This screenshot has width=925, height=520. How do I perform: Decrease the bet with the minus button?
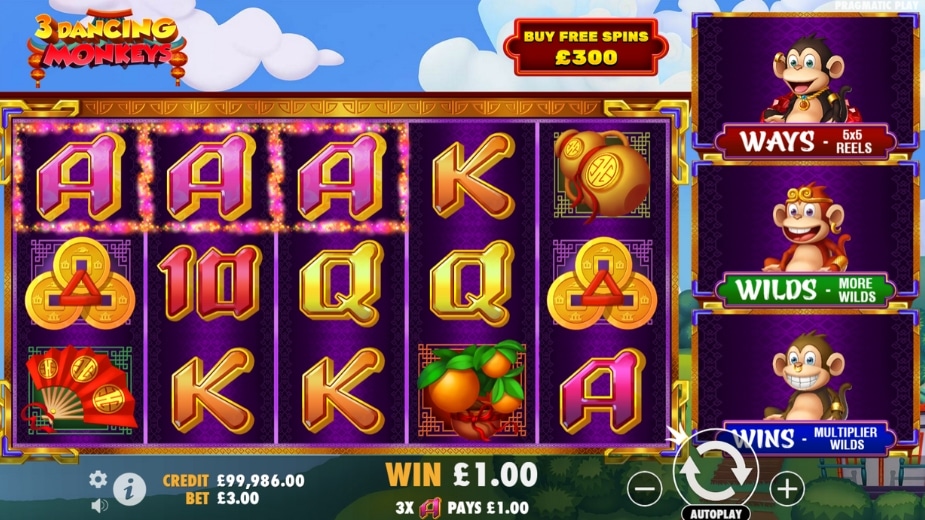[647, 489]
